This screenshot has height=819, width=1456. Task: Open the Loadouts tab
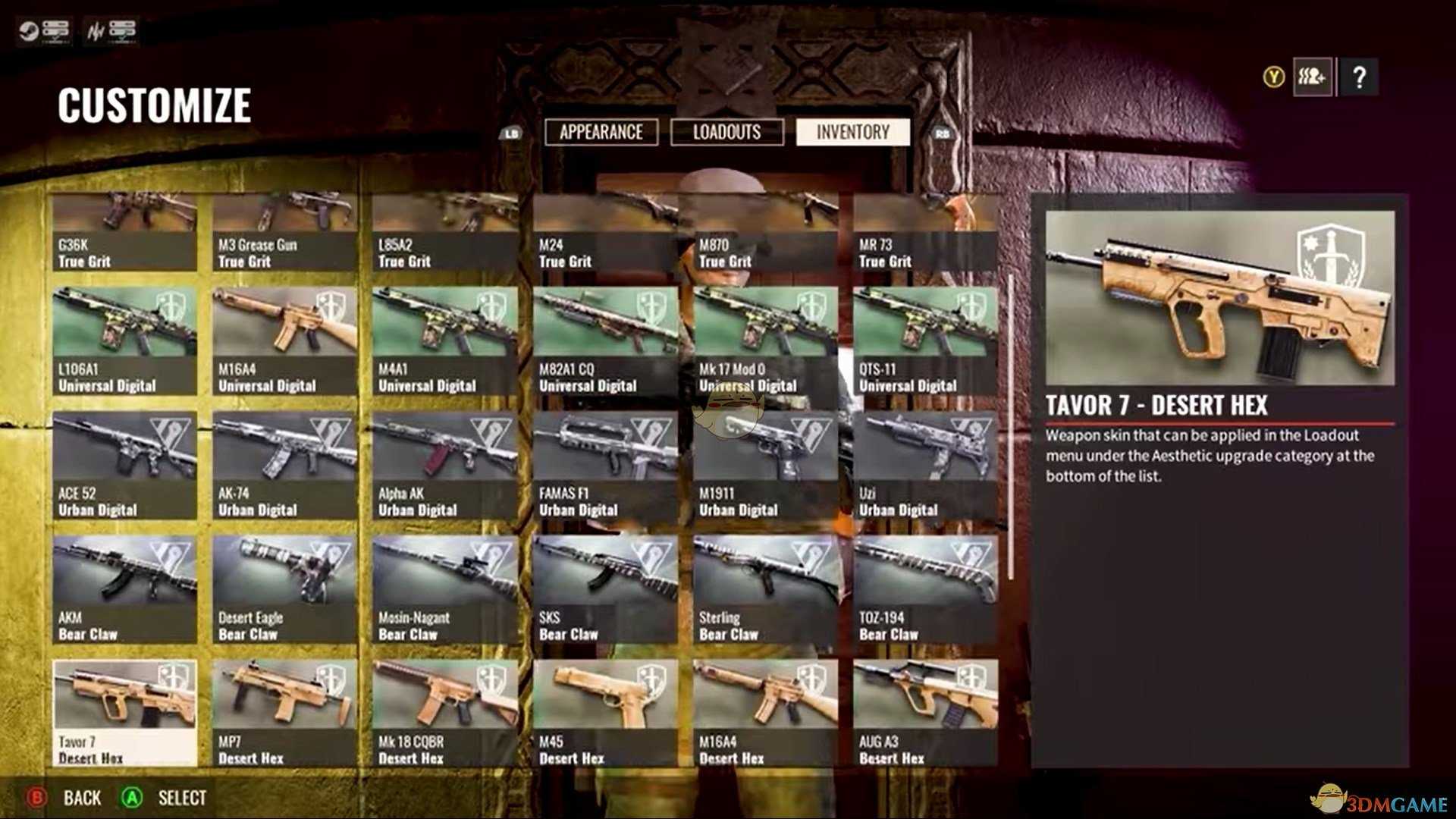pyautogui.click(x=726, y=132)
